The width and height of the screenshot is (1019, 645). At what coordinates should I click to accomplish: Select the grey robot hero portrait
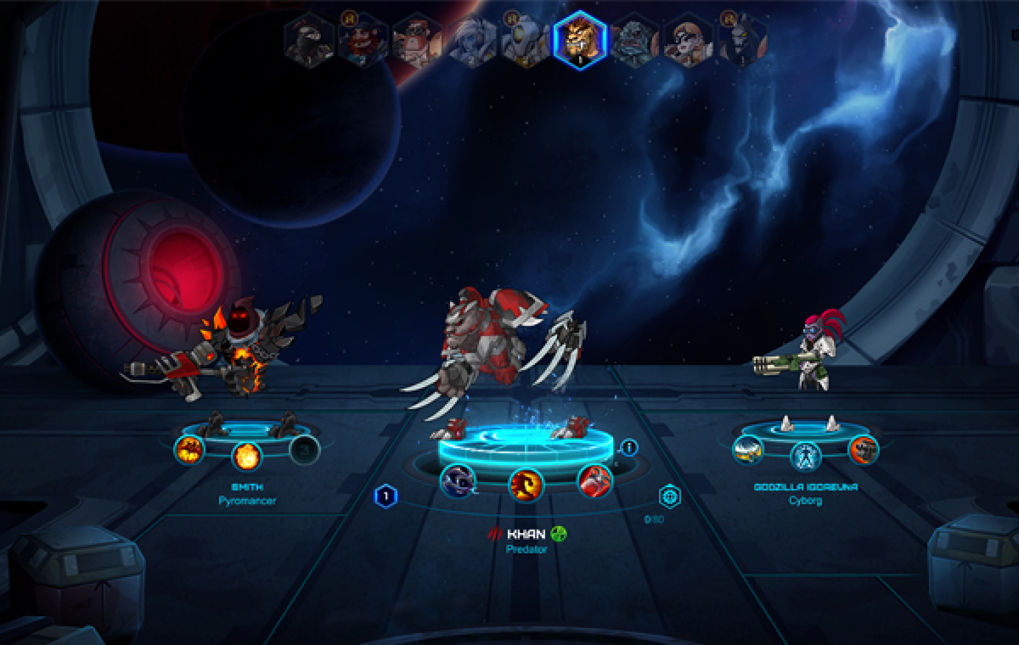pyautogui.click(x=525, y=41)
